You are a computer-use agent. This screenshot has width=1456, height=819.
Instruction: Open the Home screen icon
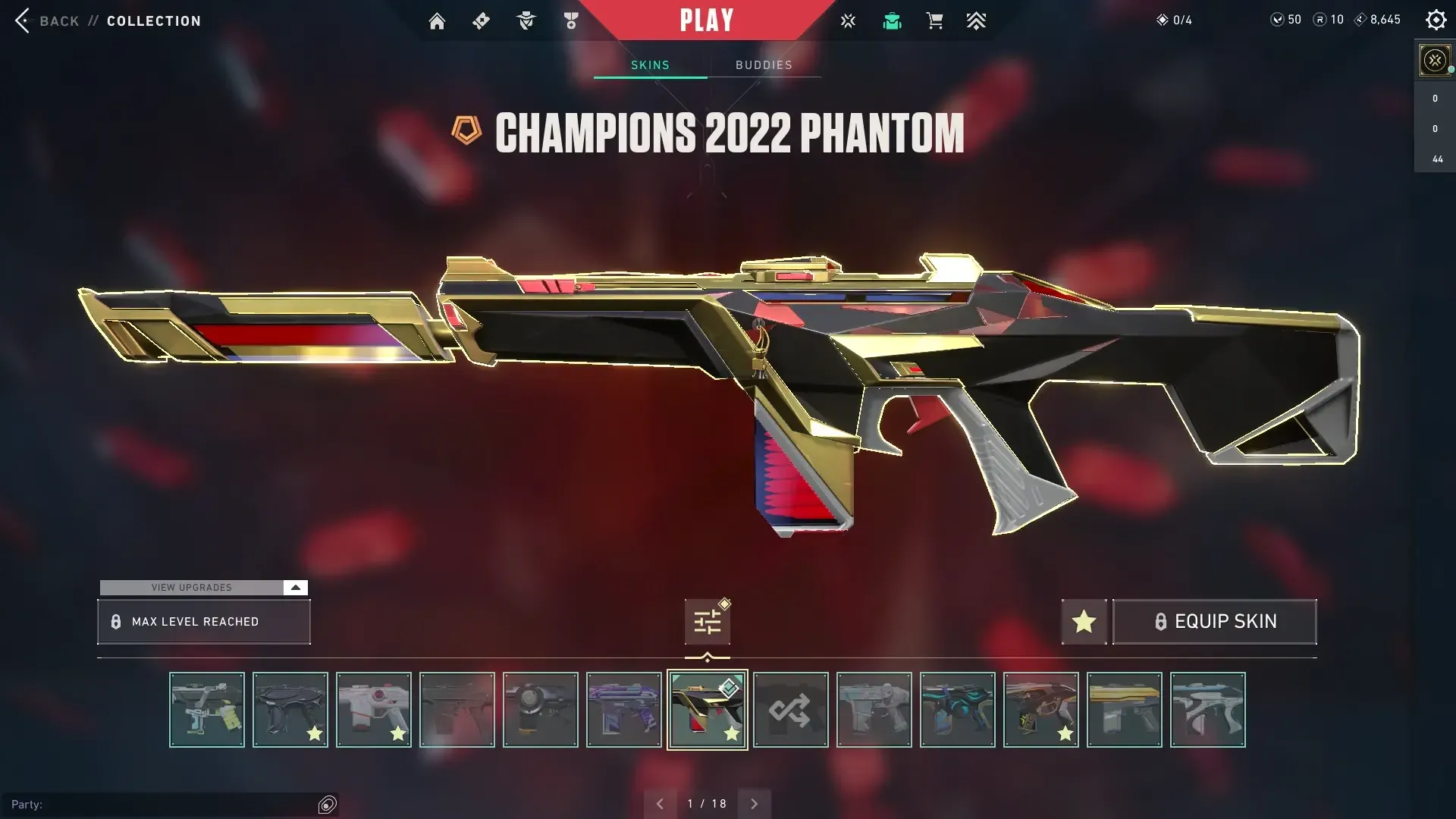click(x=437, y=20)
